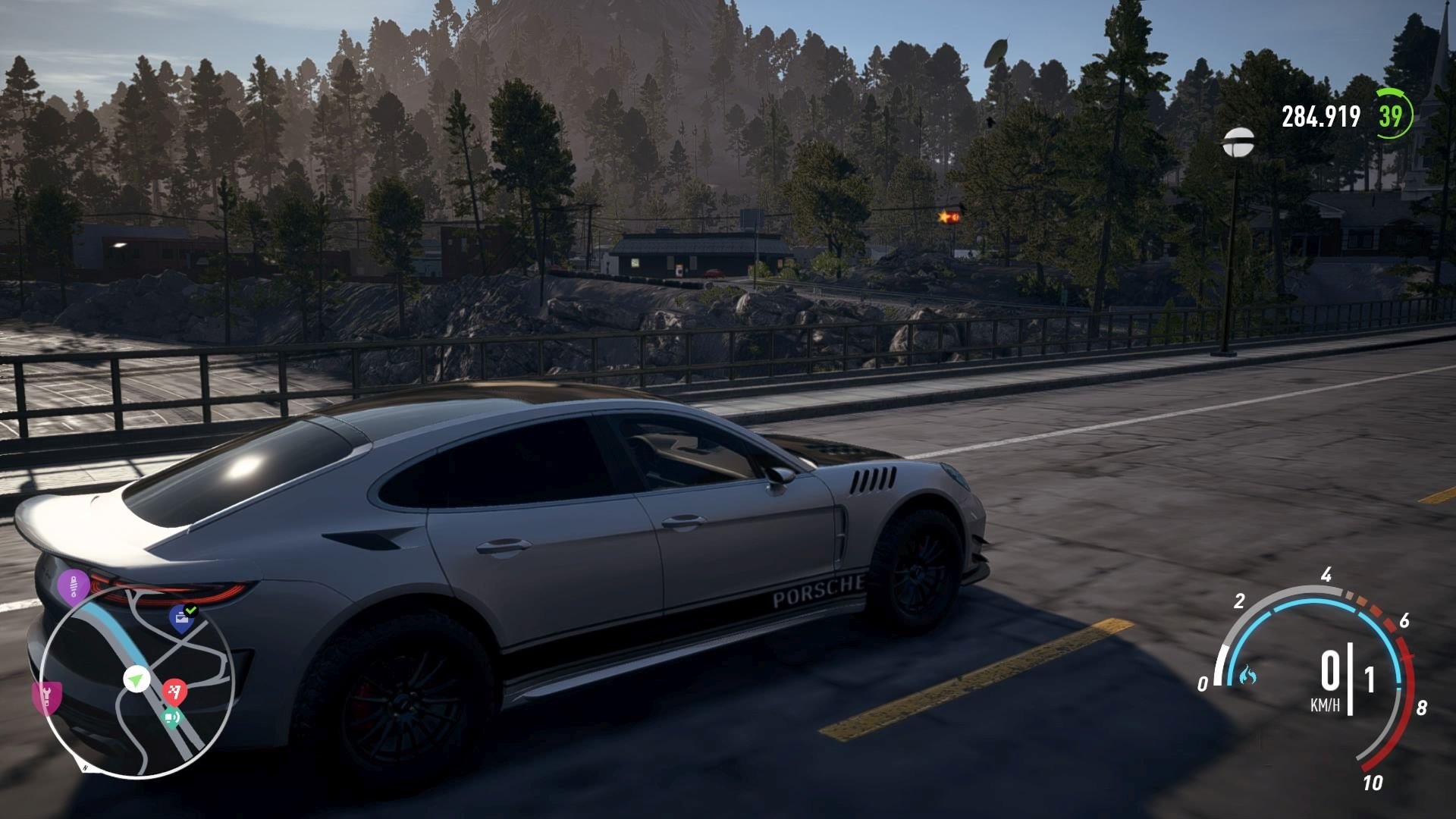Click the blue garage marker on the minimap
Image resolution: width=1456 pixels, height=819 pixels.
(181, 620)
